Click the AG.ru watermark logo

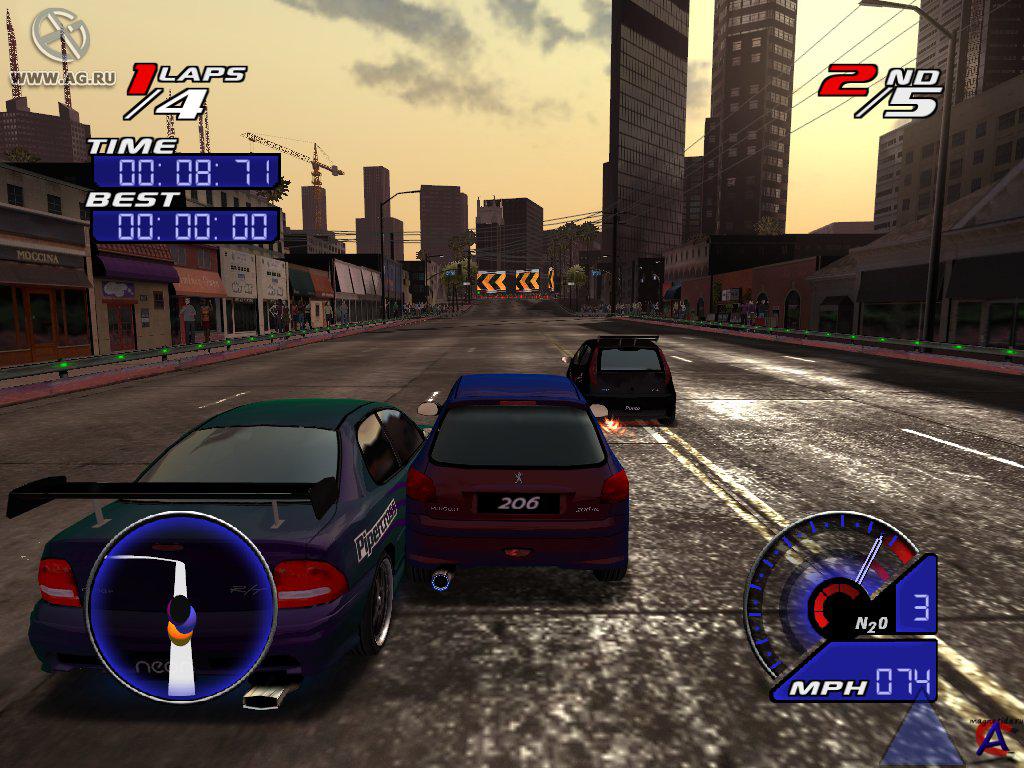(61, 36)
